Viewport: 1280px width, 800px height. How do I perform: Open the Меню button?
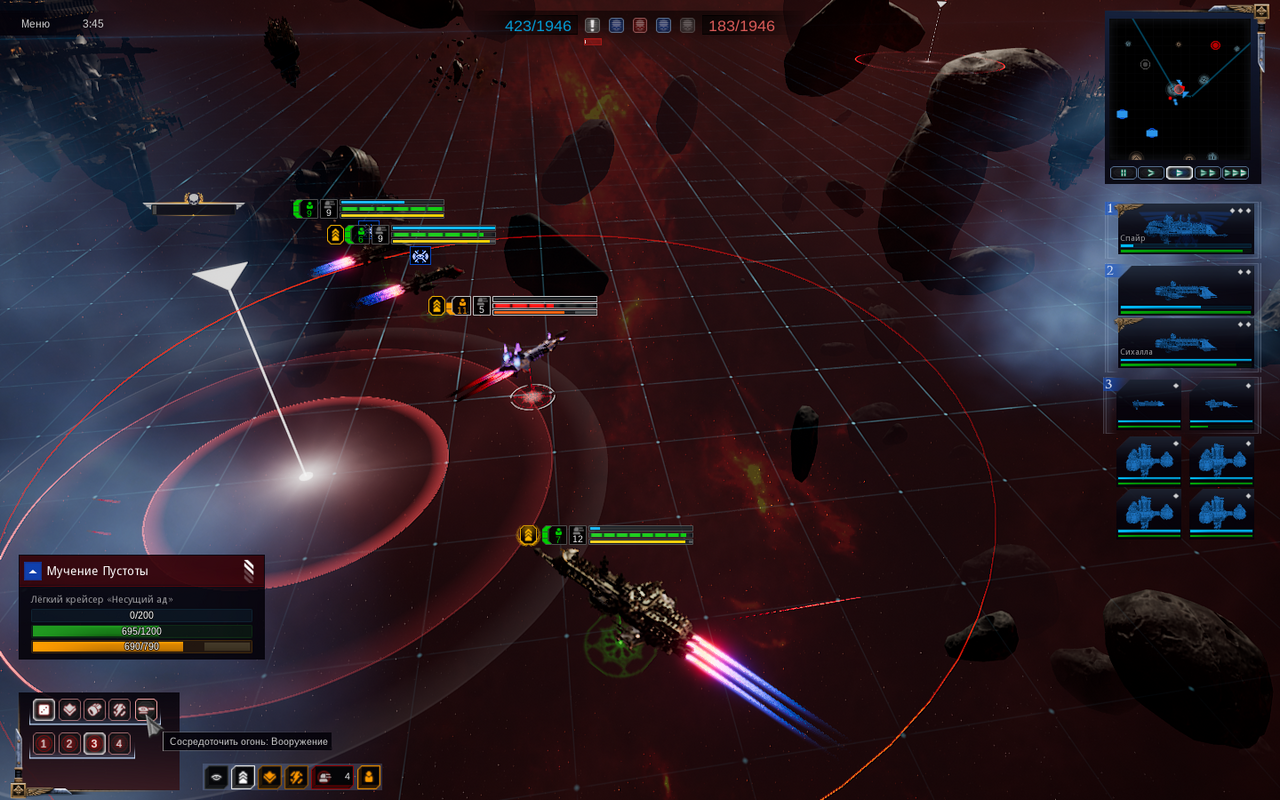35,24
